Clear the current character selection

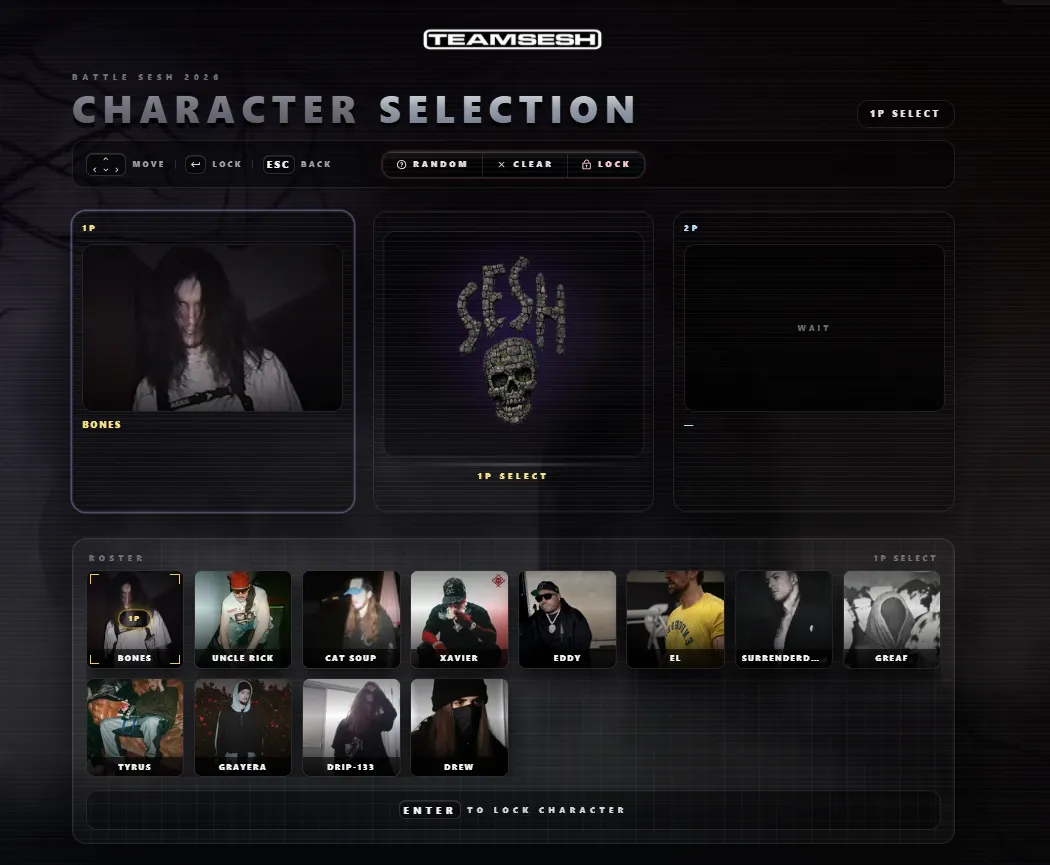(524, 164)
